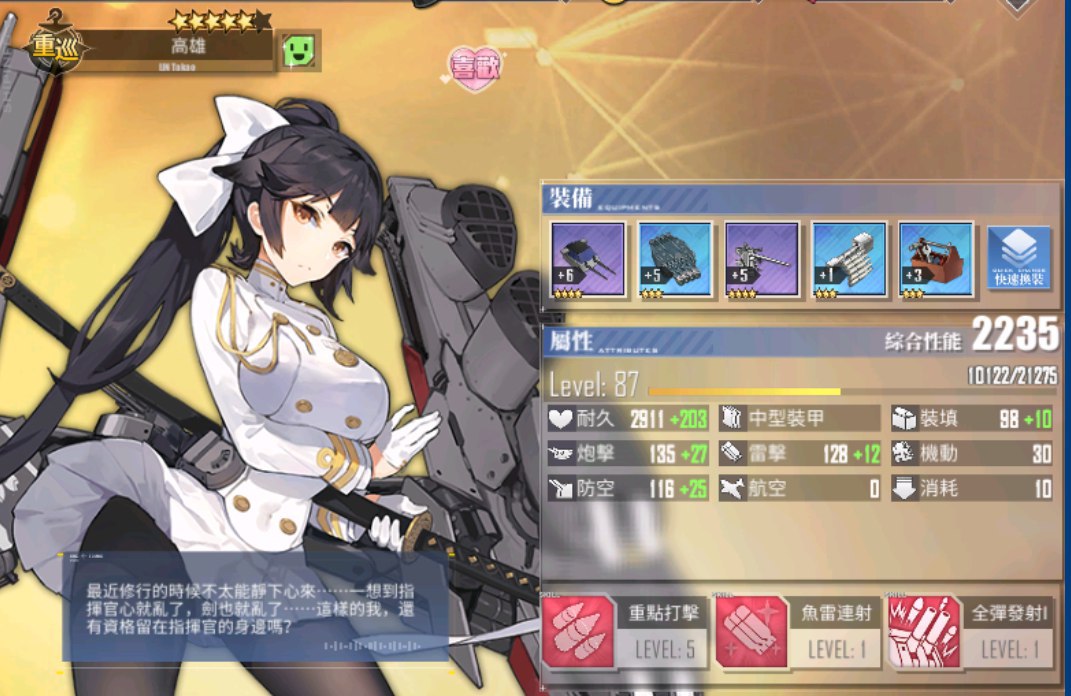The width and height of the screenshot is (1071, 696).
Task: Select the +6 main gun equipment slot
Action: (x=588, y=260)
